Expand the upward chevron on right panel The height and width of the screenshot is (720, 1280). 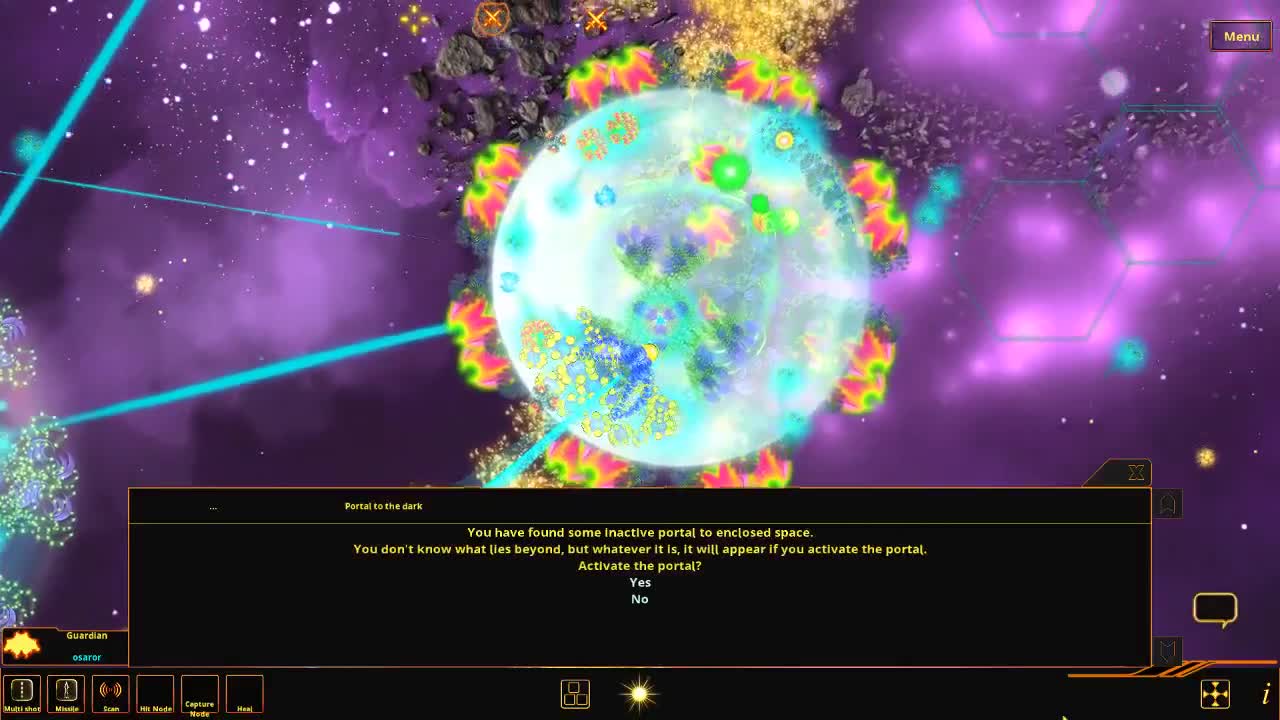click(x=1167, y=504)
